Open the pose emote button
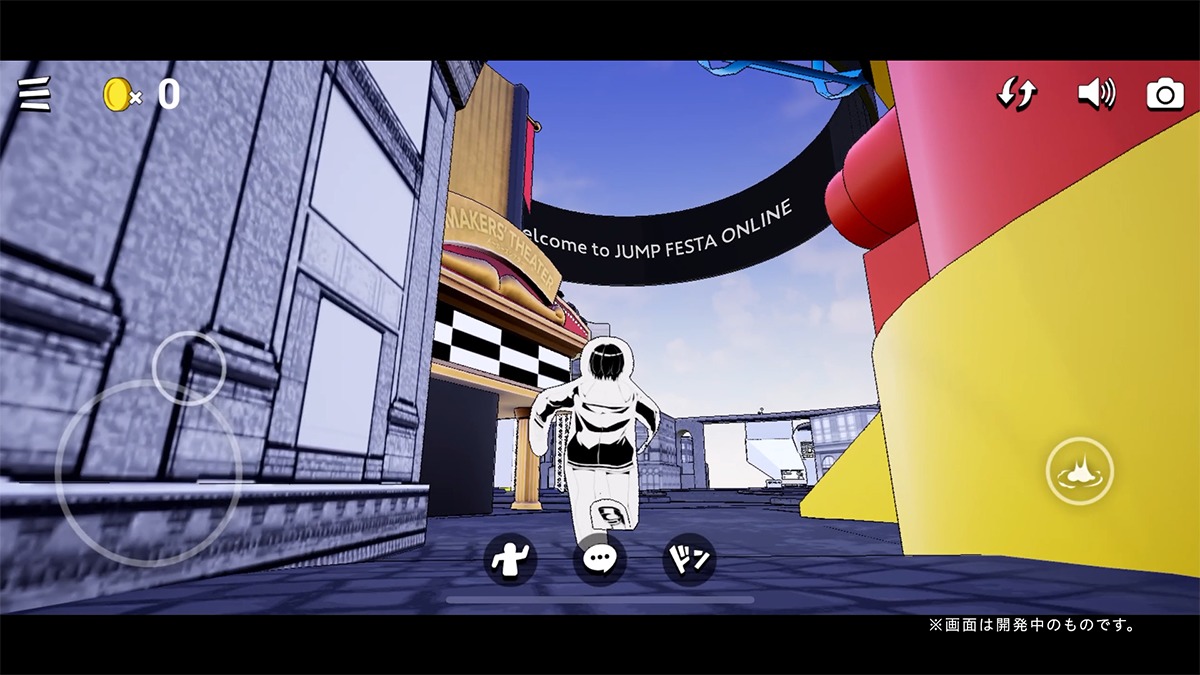1200x675 pixels. (x=510, y=559)
